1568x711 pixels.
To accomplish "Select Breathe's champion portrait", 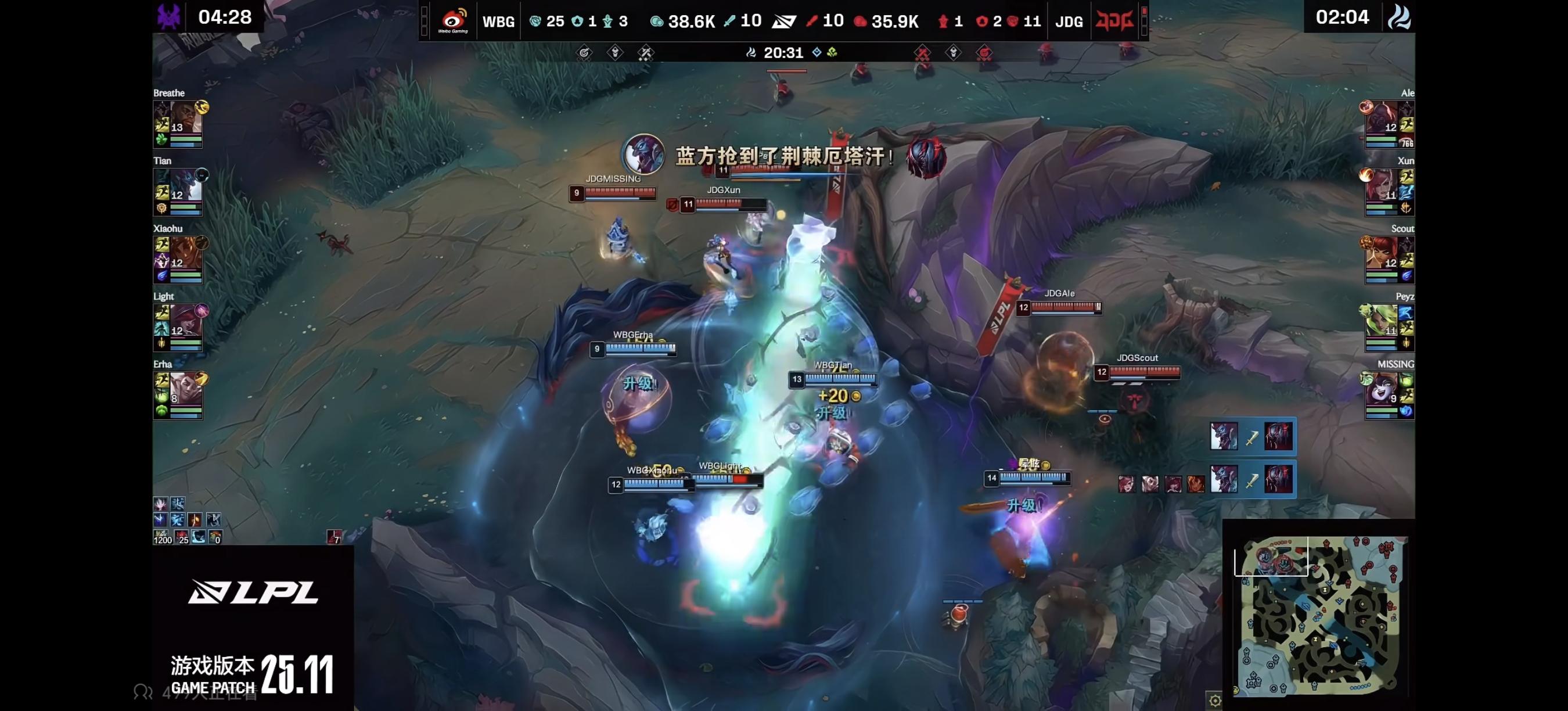I will 186,117.
